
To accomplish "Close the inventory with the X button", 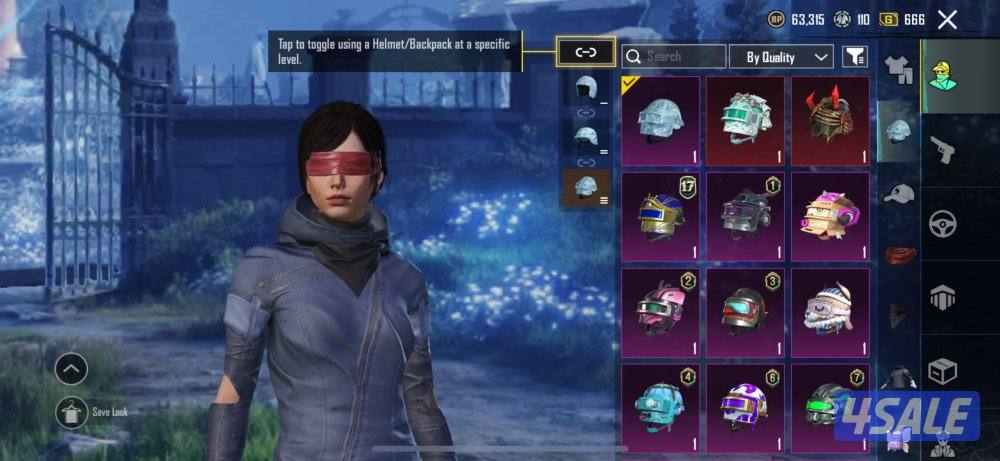I will tap(947, 20).
